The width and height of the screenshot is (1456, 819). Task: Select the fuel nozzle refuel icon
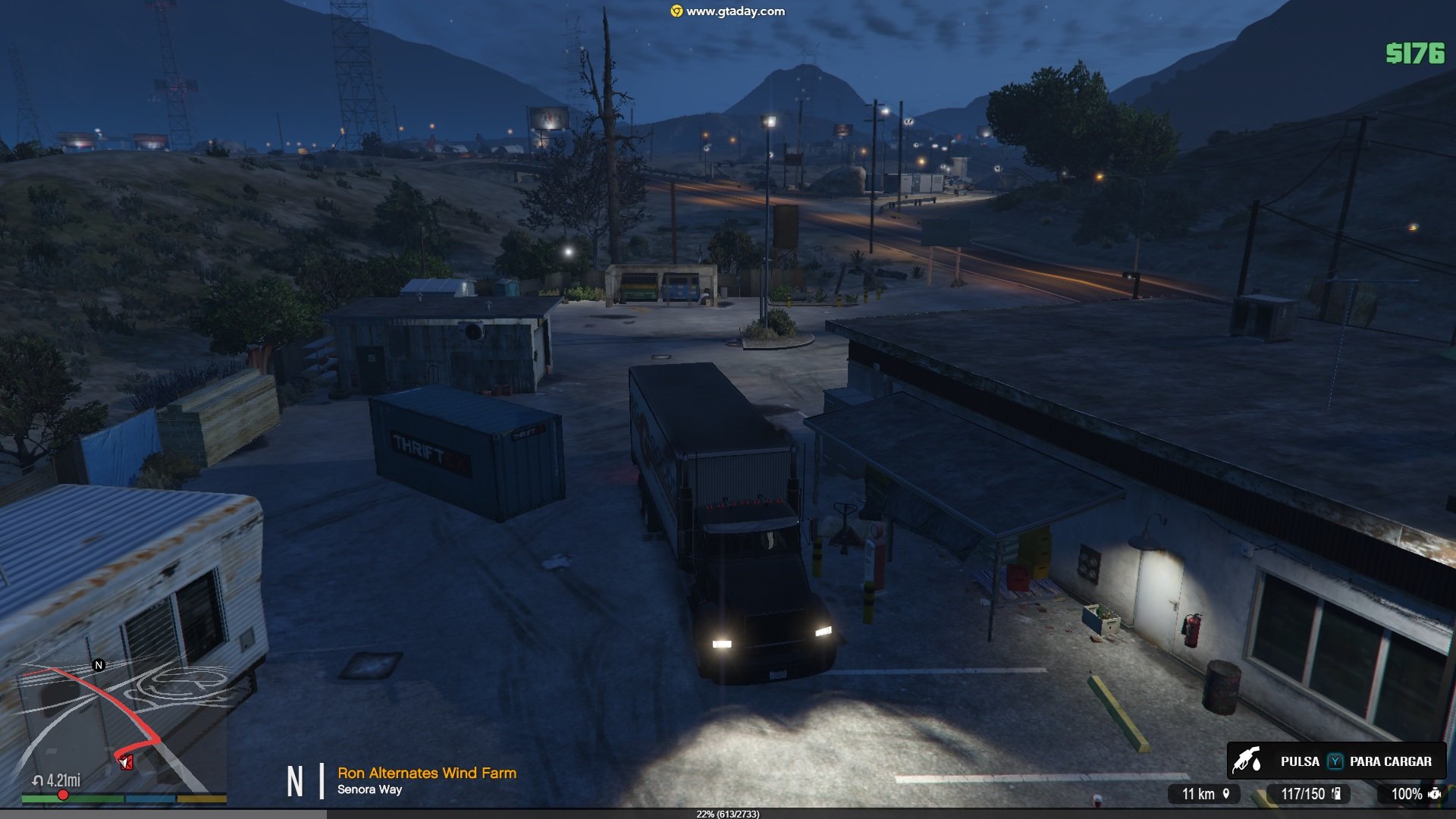(x=1247, y=761)
